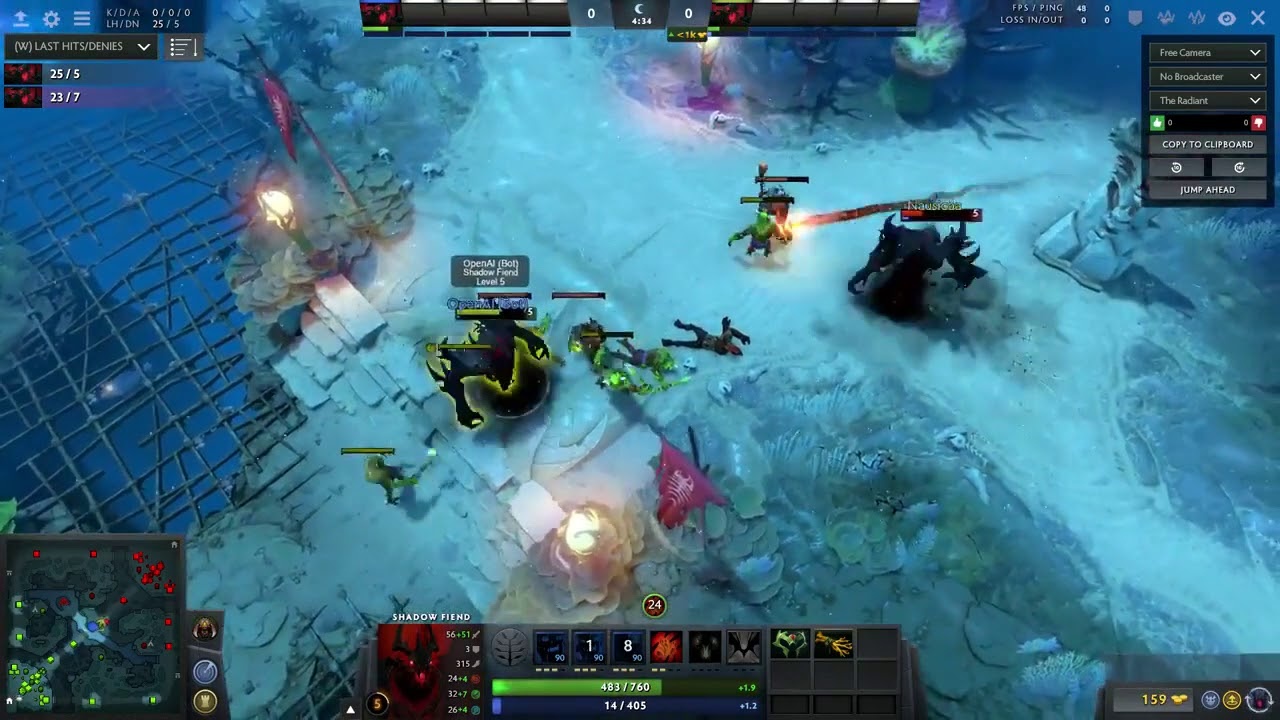1280x720 pixels.
Task: Select the Shadowraze ability
Action: click(551, 645)
